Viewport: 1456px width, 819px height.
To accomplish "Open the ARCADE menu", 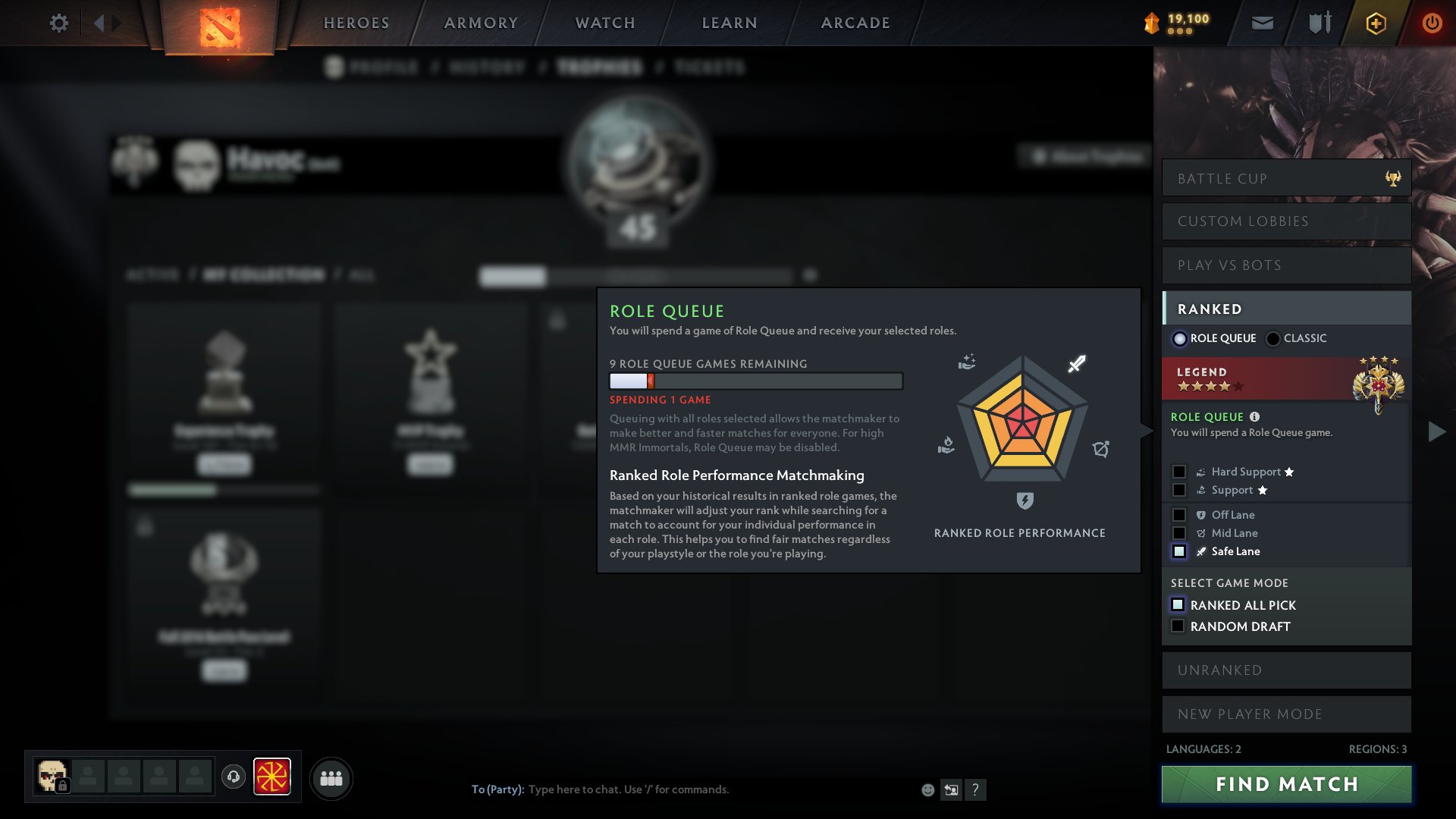I will coord(855,23).
